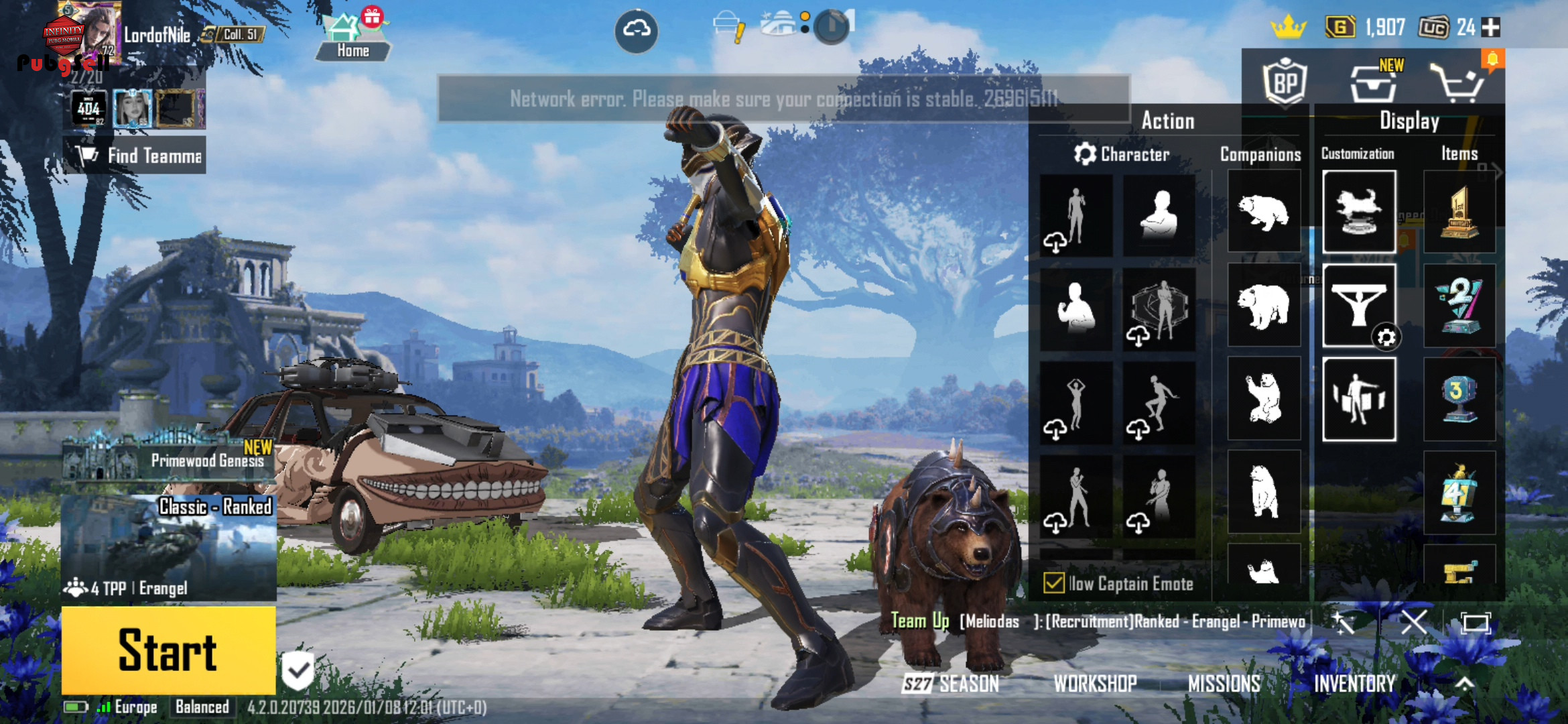Viewport: 1568px width, 724px height.
Task: Switch to the Items display tab
Action: [x=1459, y=154]
